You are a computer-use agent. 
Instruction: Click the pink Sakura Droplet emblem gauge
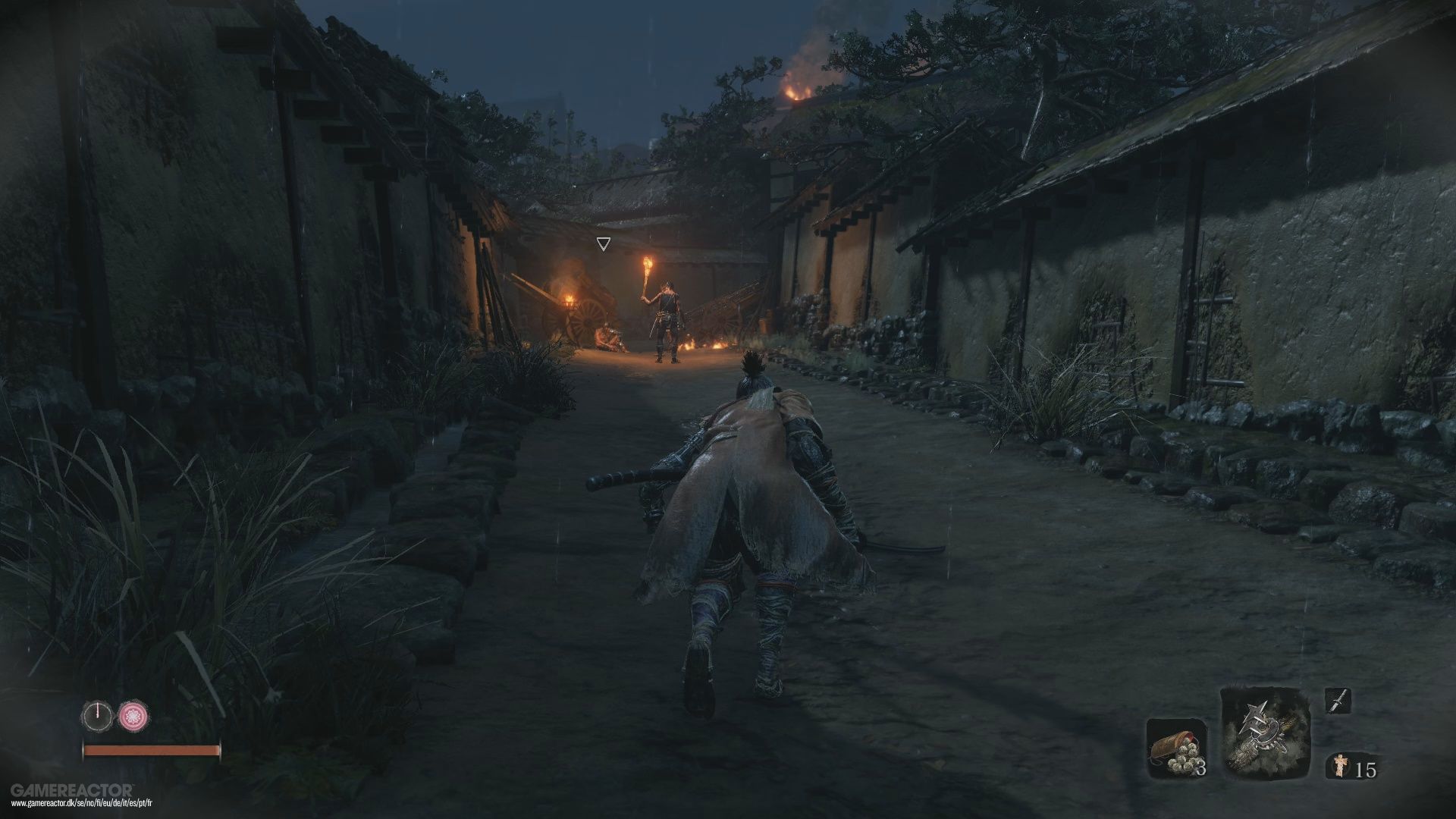tap(133, 715)
